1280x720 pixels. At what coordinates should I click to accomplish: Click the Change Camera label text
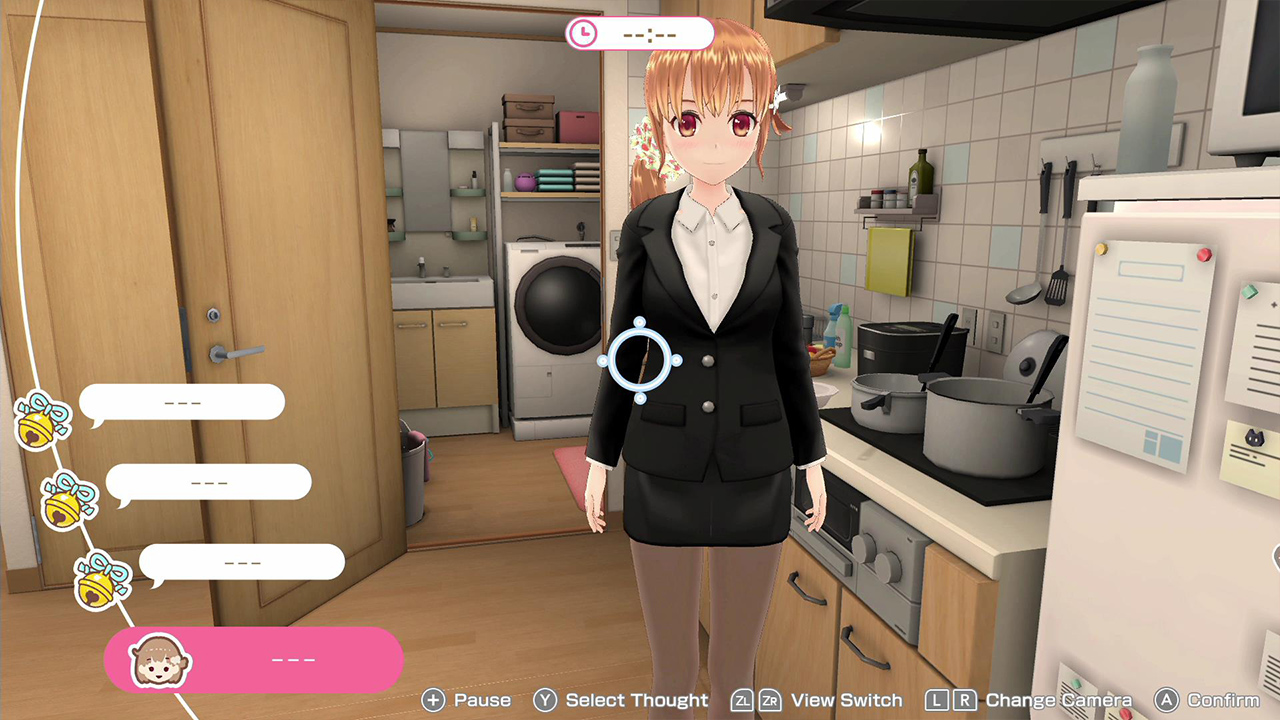click(x=1059, y=701)
